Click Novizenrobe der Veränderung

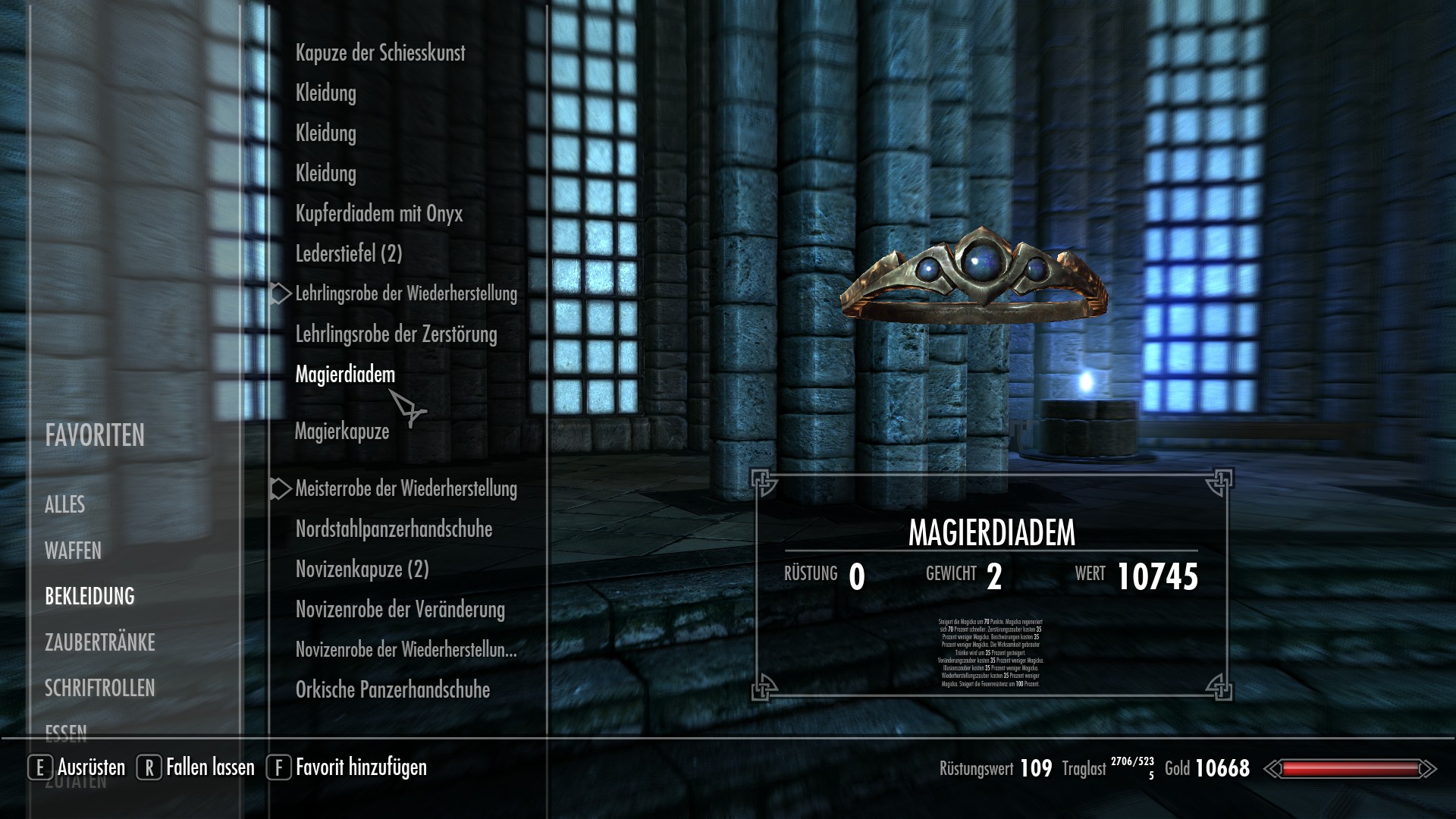(x=400, y=610)
